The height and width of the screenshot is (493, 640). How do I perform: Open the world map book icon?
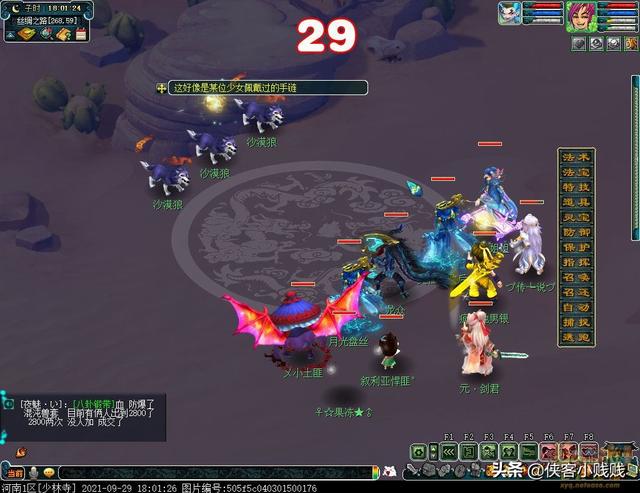28,35
